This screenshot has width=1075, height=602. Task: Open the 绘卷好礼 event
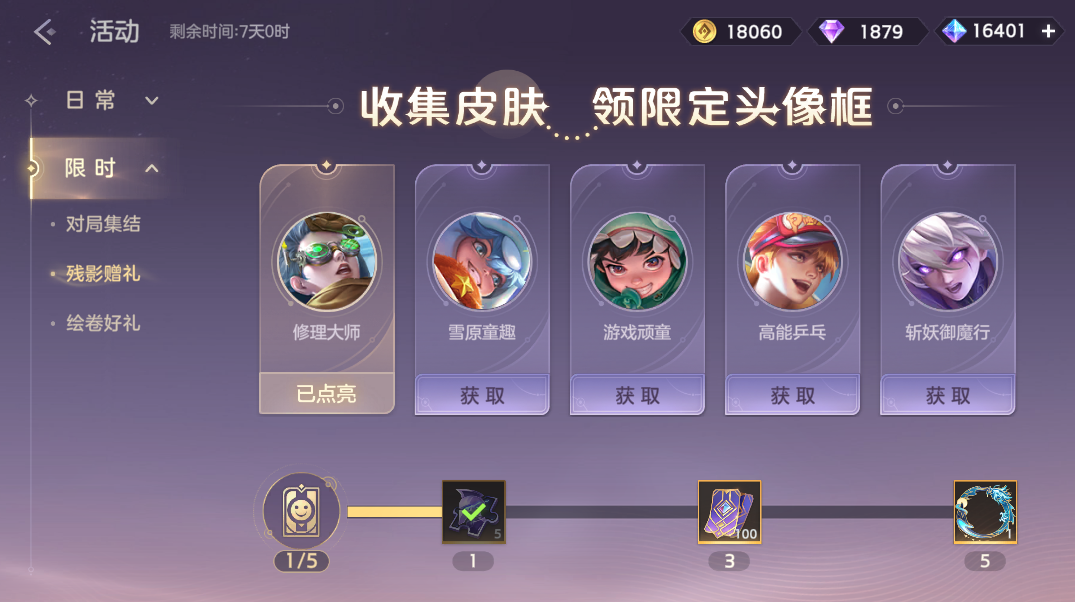pyautogui.click(x=103, y=324)
